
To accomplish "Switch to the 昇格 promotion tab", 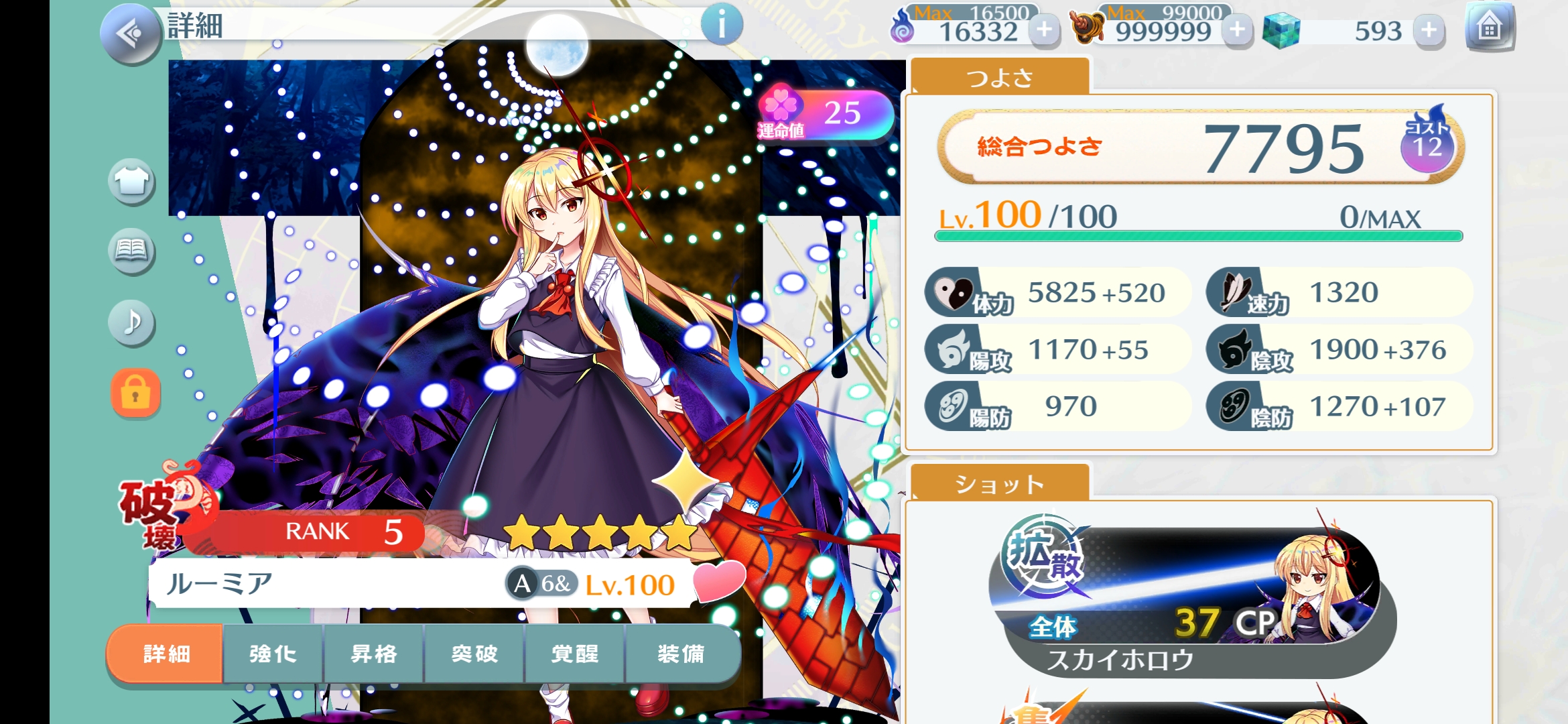I will tap(374, 654).
